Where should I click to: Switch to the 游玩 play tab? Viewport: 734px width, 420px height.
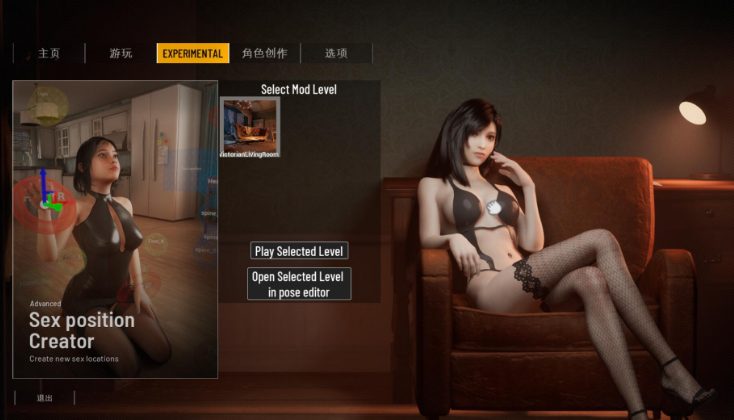[x=120, y=53]
